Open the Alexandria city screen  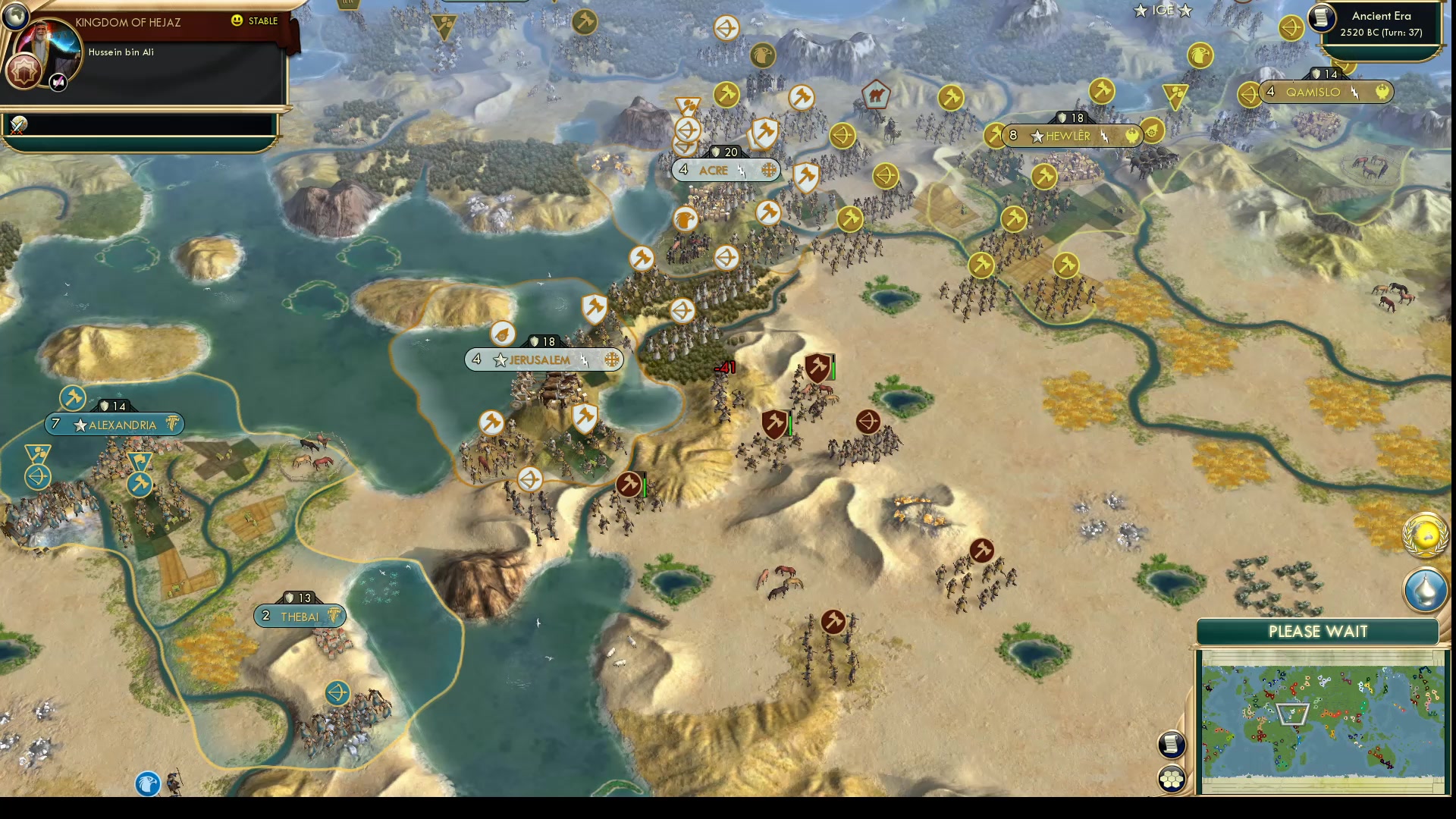click(114, 425)
